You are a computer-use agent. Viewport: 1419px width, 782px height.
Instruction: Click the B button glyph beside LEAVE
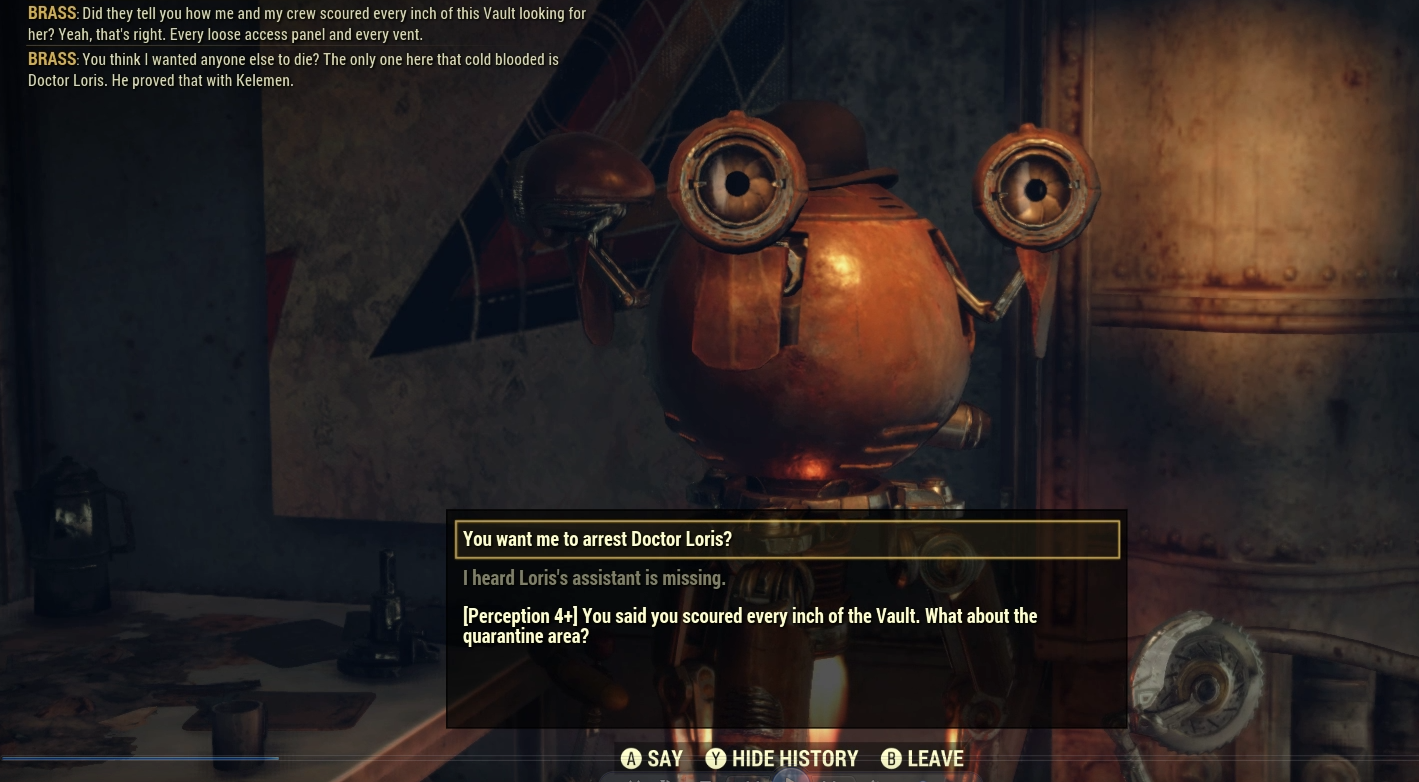click(891, 758)
